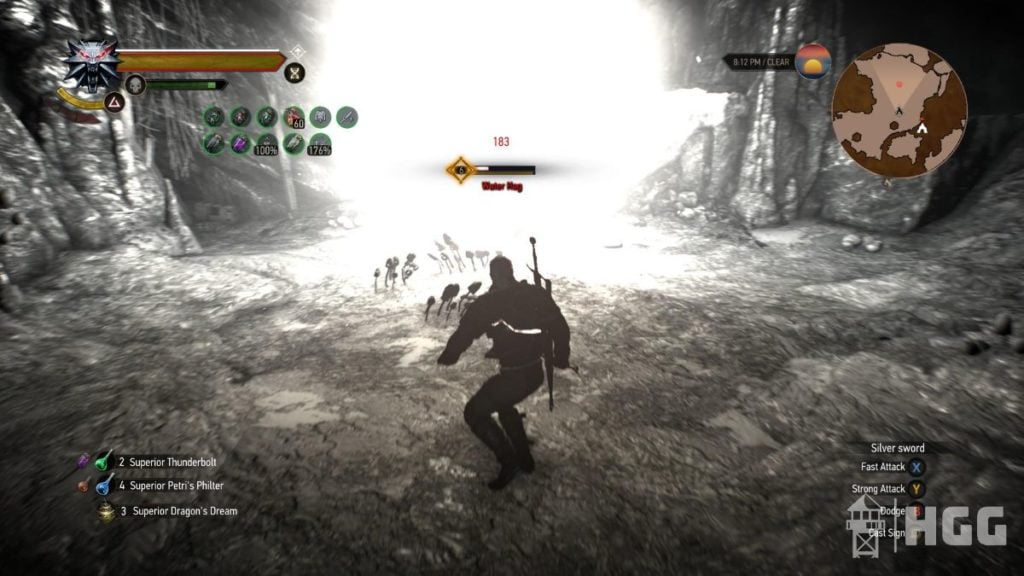Click the circular minimap

[899, 111]
